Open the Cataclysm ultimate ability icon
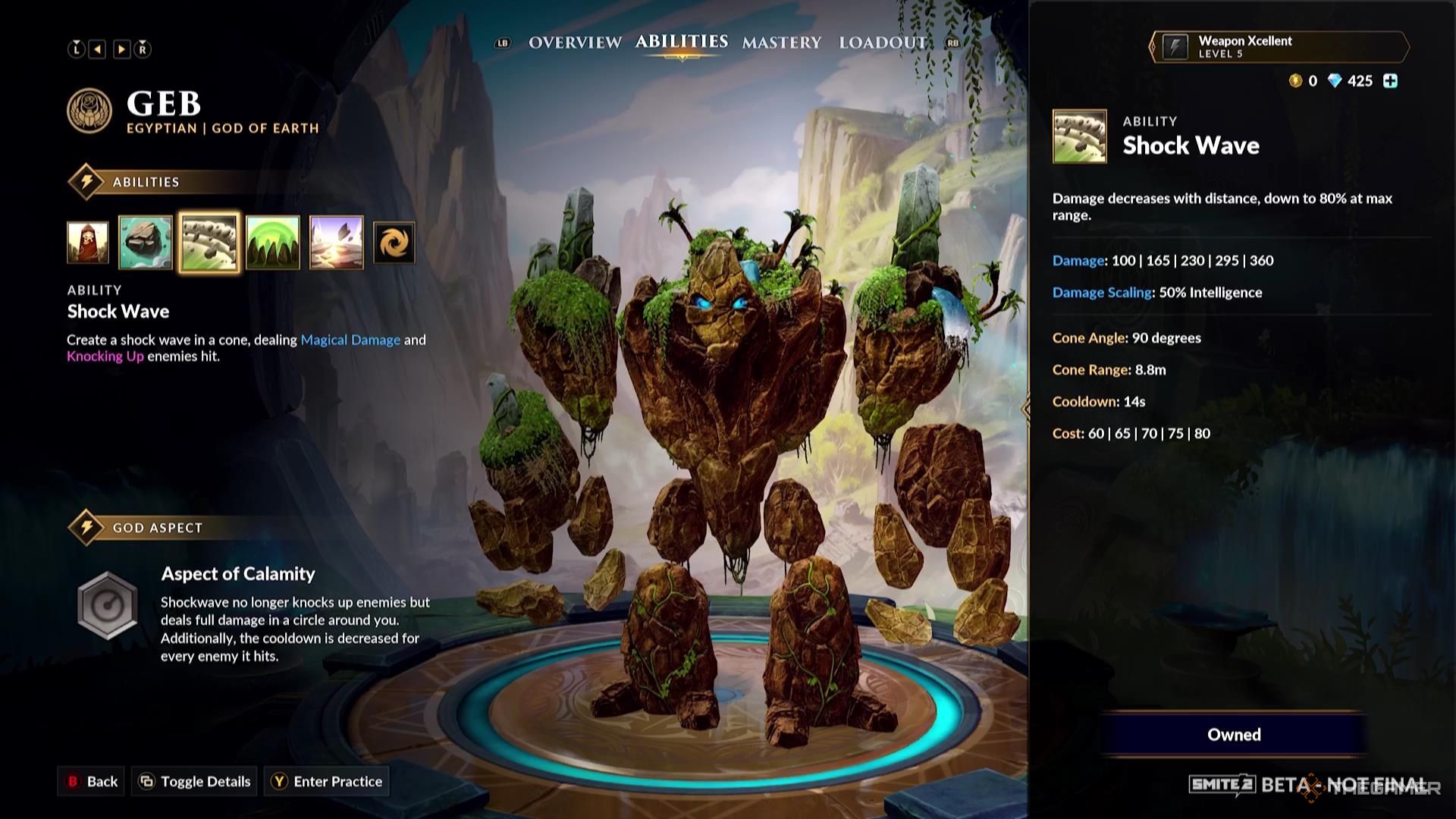This screenshot has height=819, width=1456. 336,241
